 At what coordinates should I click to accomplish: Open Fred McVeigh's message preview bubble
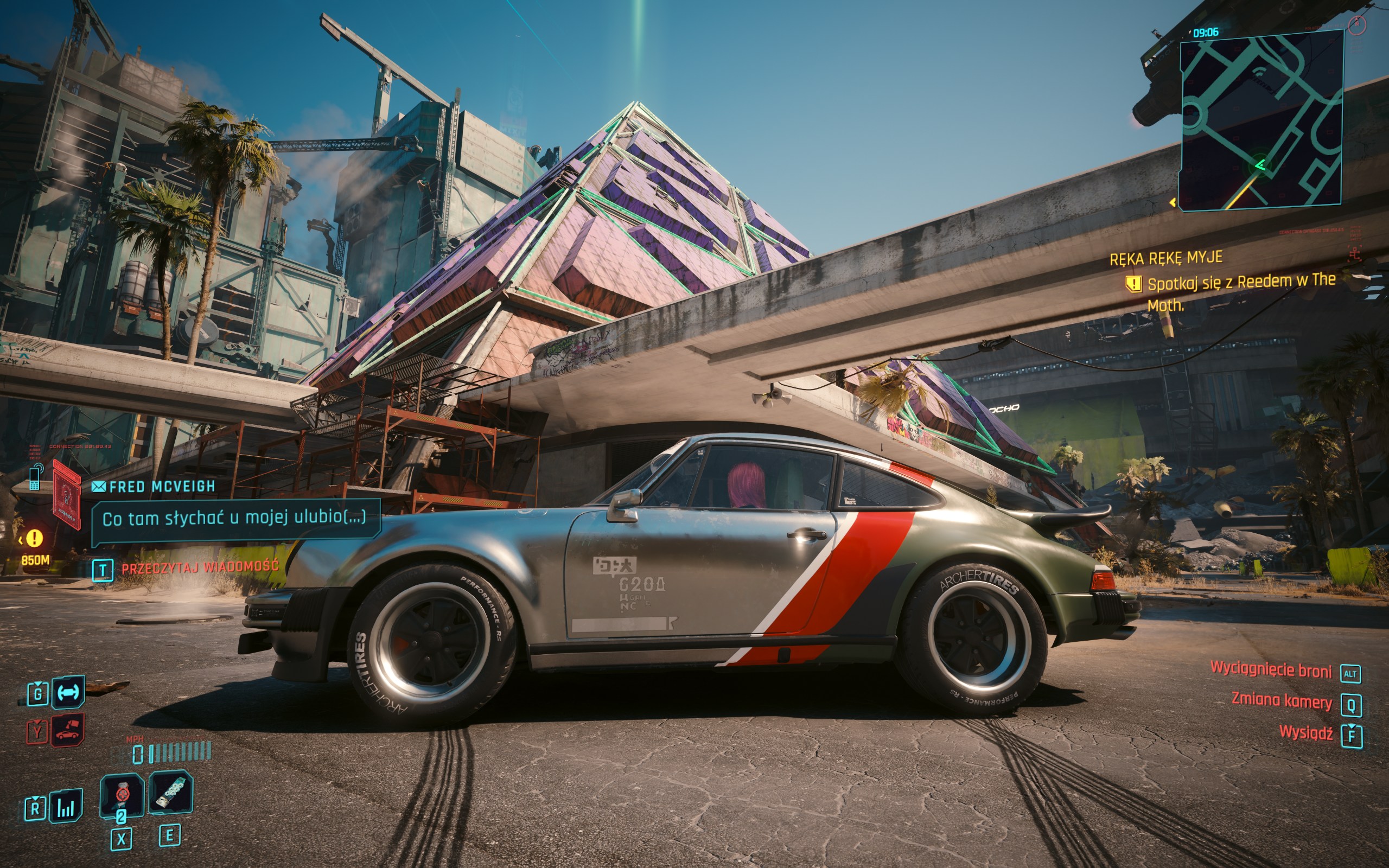pyautogui.click(x=234, y=519)
